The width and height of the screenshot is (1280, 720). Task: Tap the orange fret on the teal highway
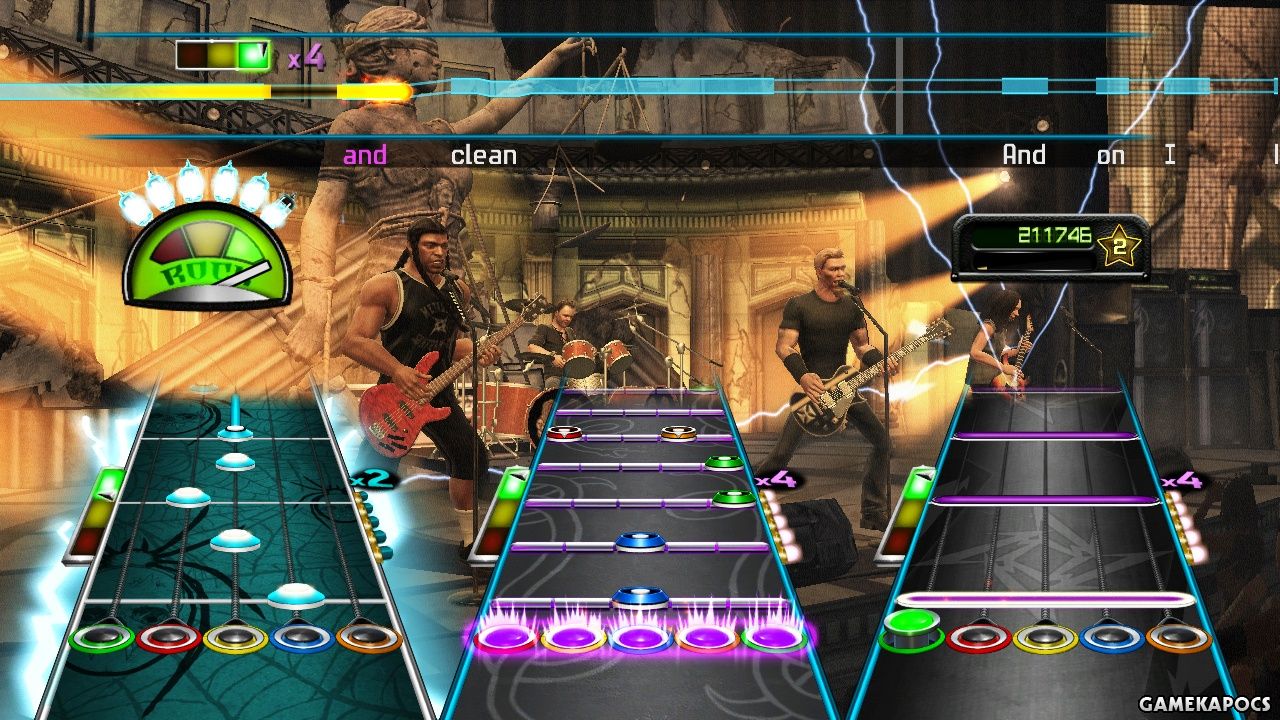[x=369, y=636]
